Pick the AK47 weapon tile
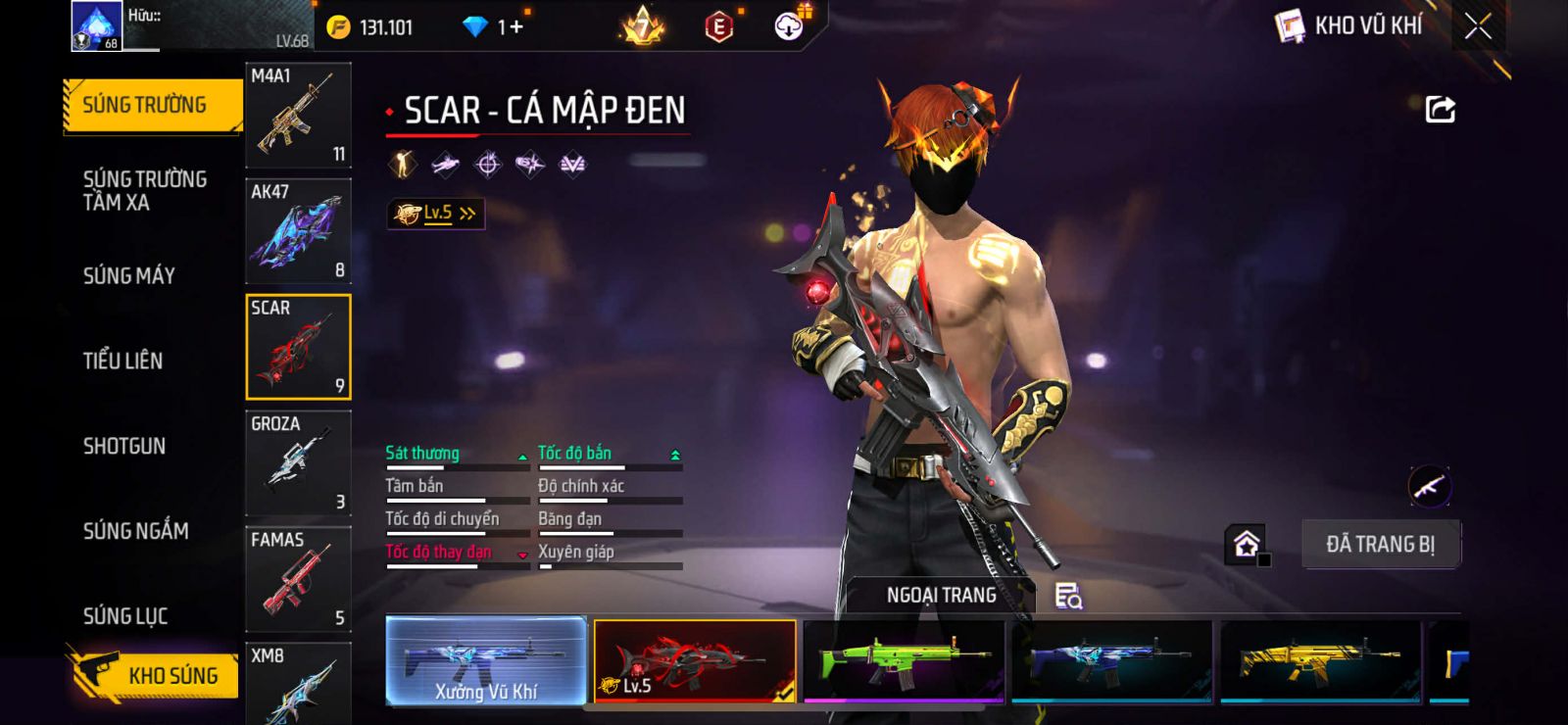1568x725 pixels. pos(298,231)
